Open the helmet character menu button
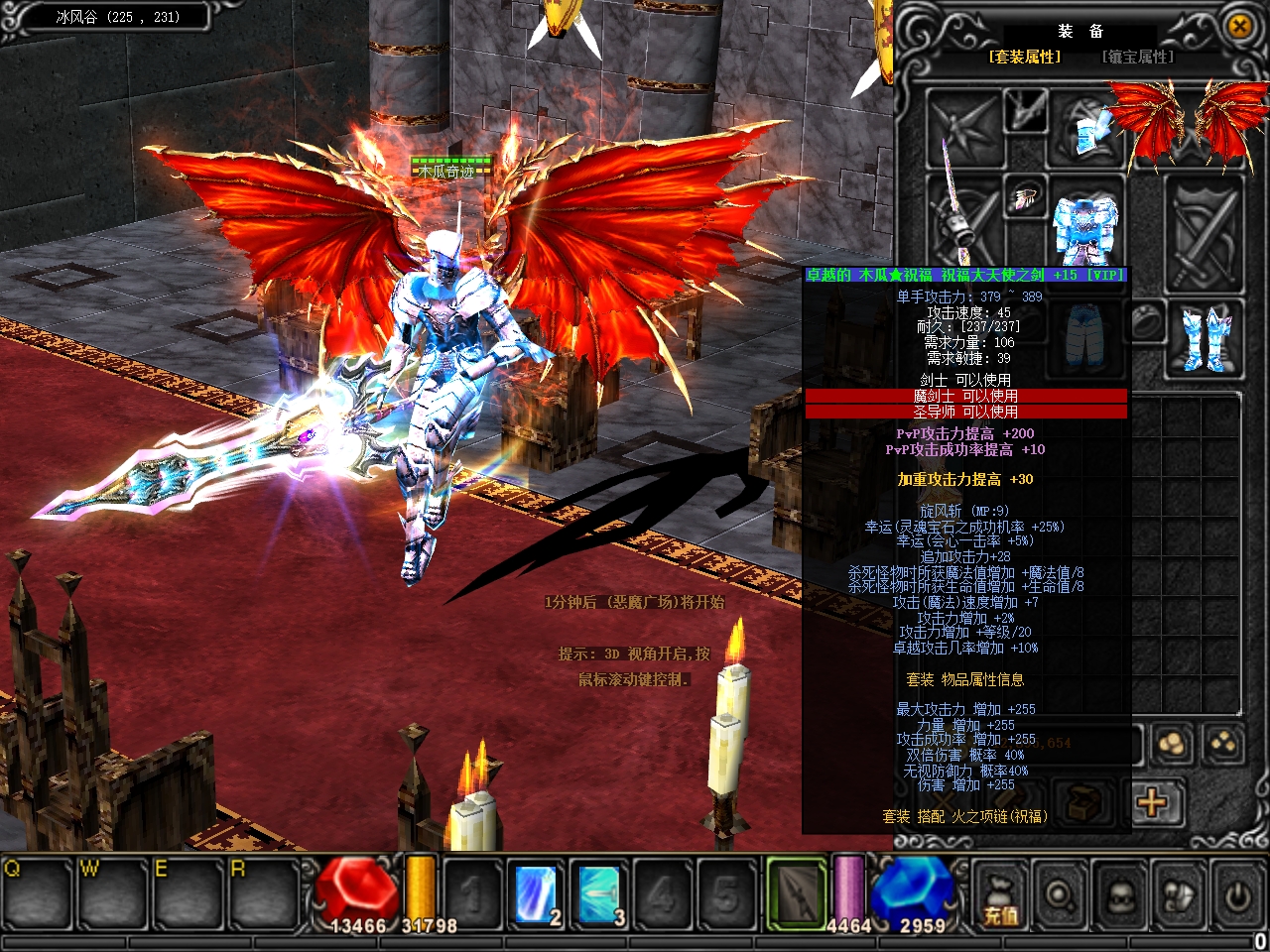1270x952 pixels. [x=1119, y=896]
